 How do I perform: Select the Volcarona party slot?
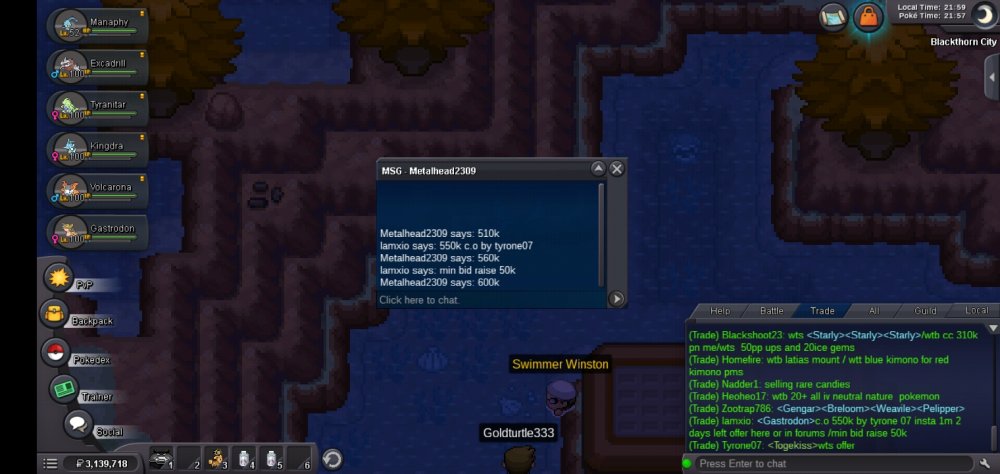click(96, 190)
